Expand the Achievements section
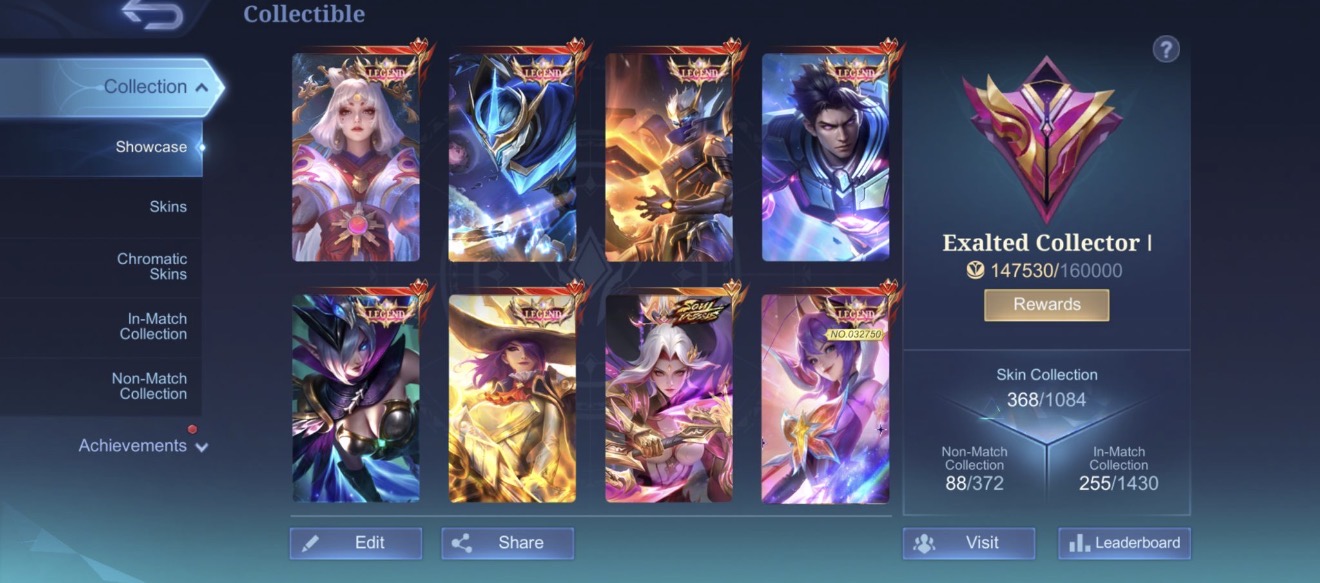This screenshot has width=1320, height=583. [x=143, y=446]
